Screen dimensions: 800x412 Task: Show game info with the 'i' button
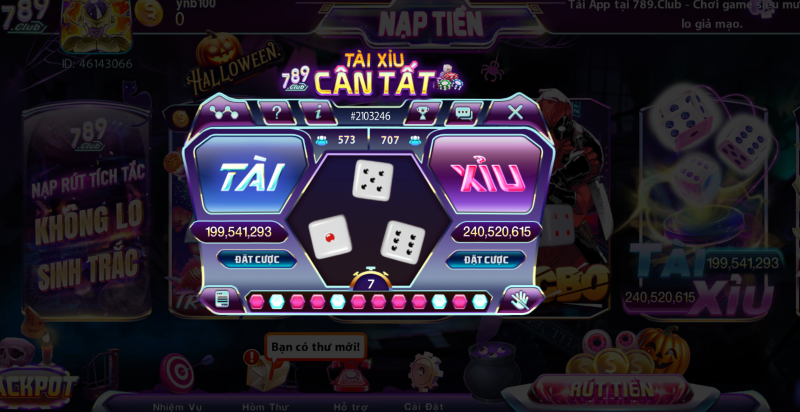click(319, 112)
